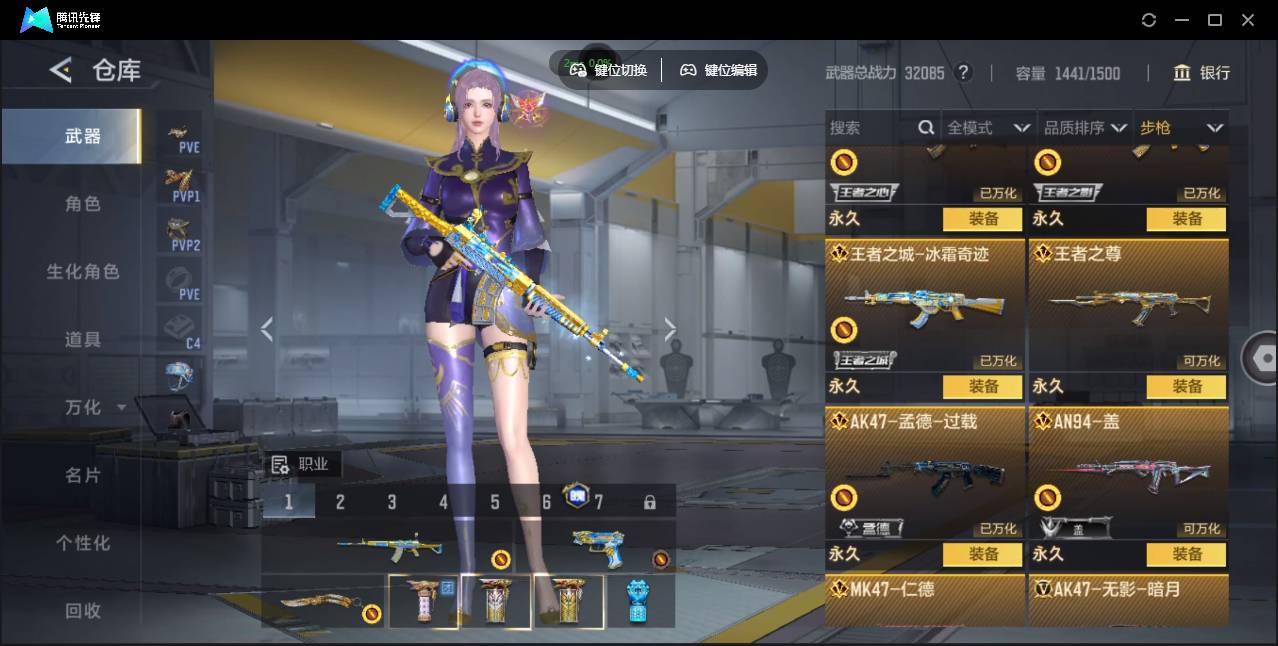Viewport: 1278px width, 646px height.
Task: Open the 银行 bank
Action: click(x=1202, y=73)
